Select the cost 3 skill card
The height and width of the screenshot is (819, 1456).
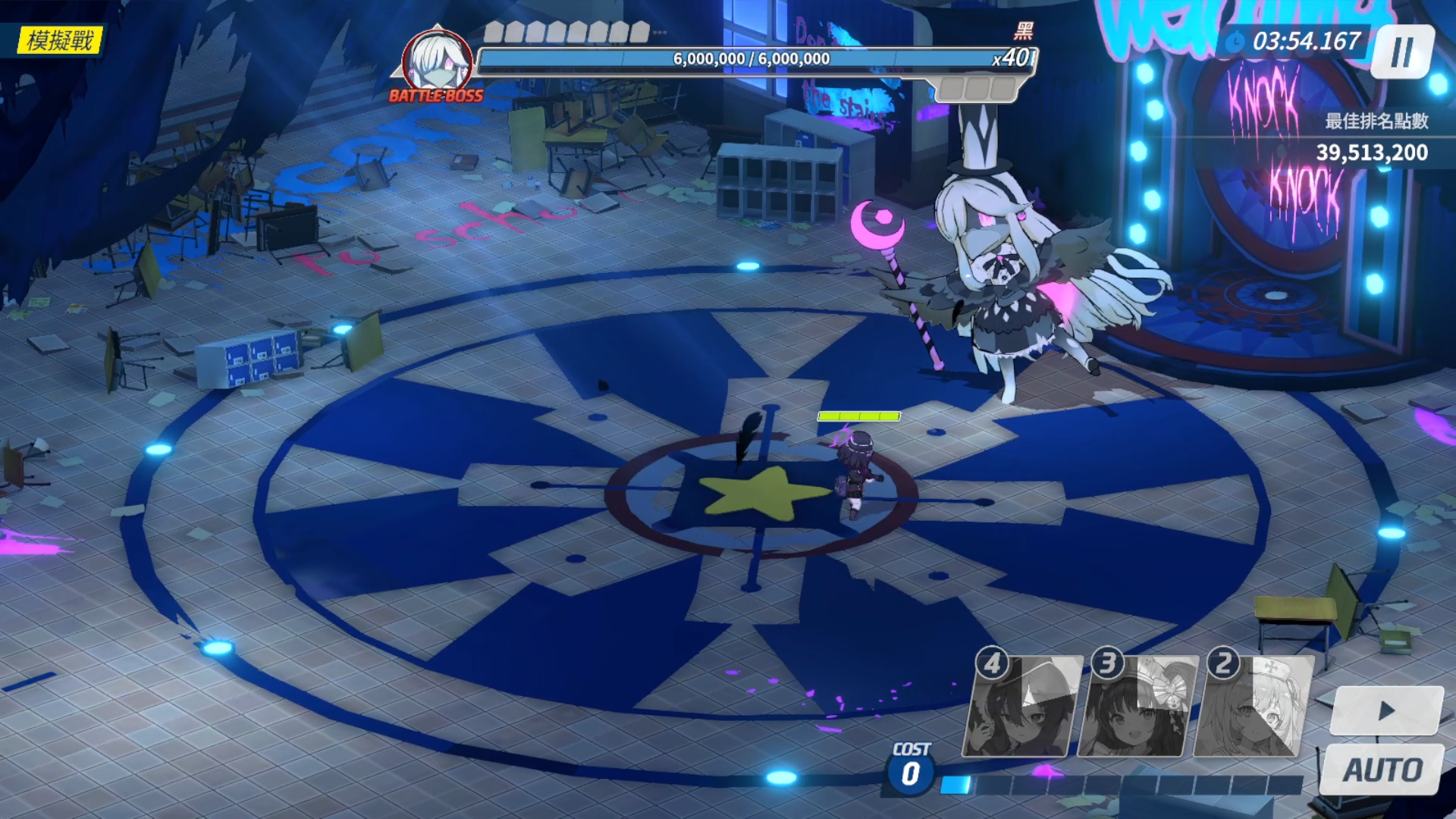(1137, 707)
